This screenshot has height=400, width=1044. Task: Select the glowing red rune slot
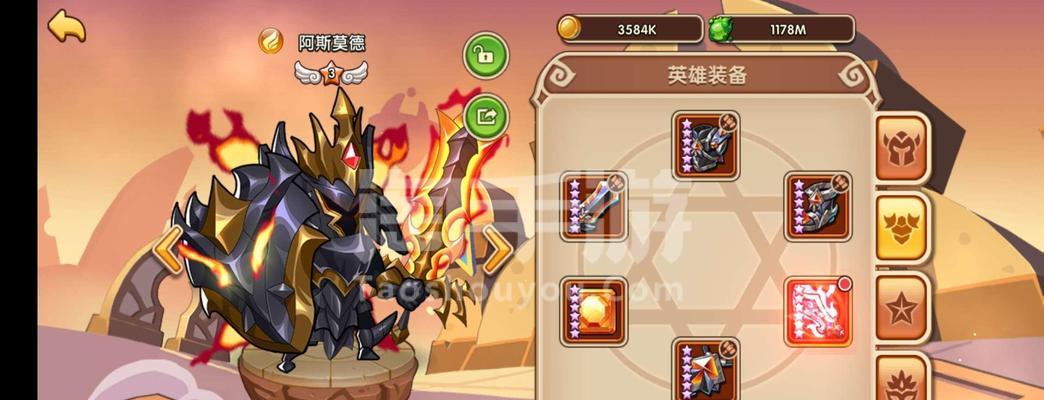pyautogui.click(x=817, y=311)
